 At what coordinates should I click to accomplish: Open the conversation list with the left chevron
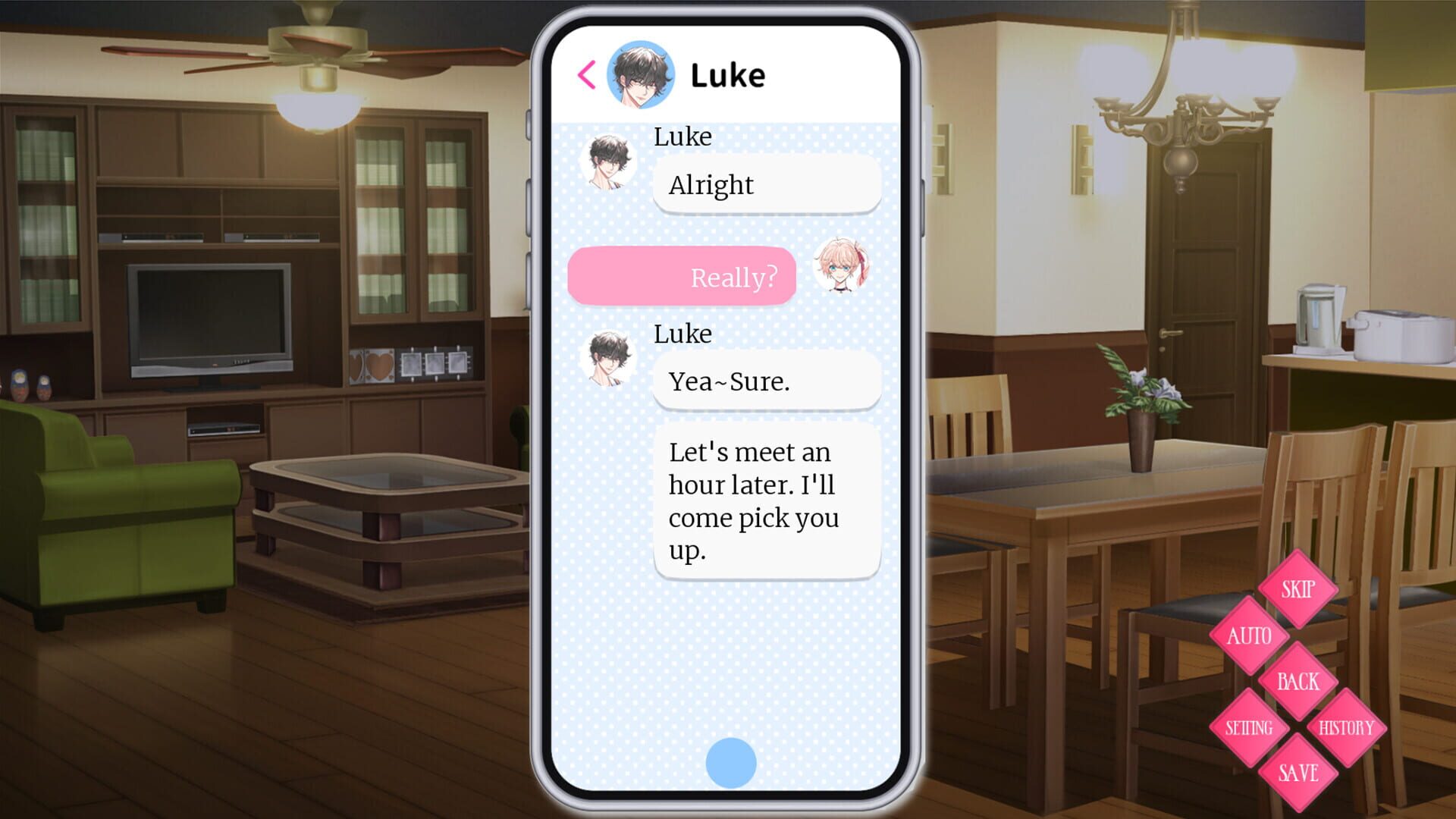(x=585, y=74)
